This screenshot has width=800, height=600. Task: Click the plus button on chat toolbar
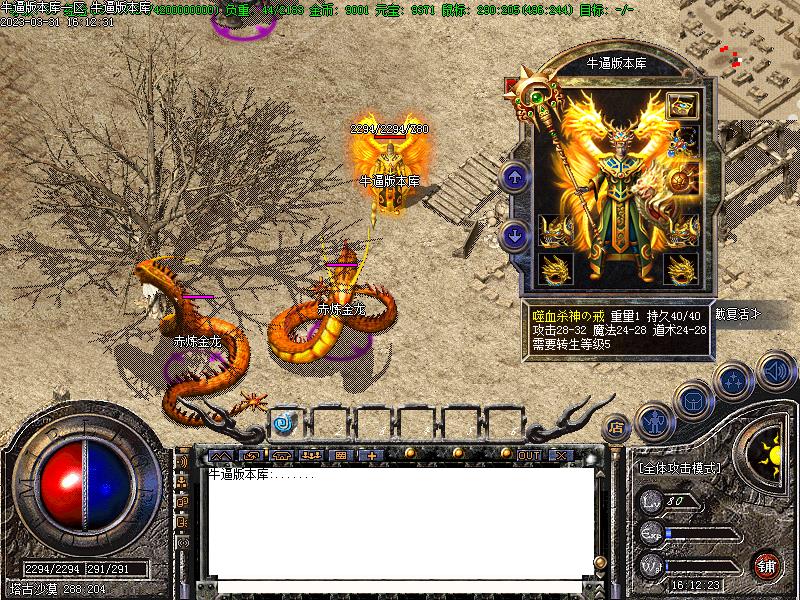pos(372,455)
